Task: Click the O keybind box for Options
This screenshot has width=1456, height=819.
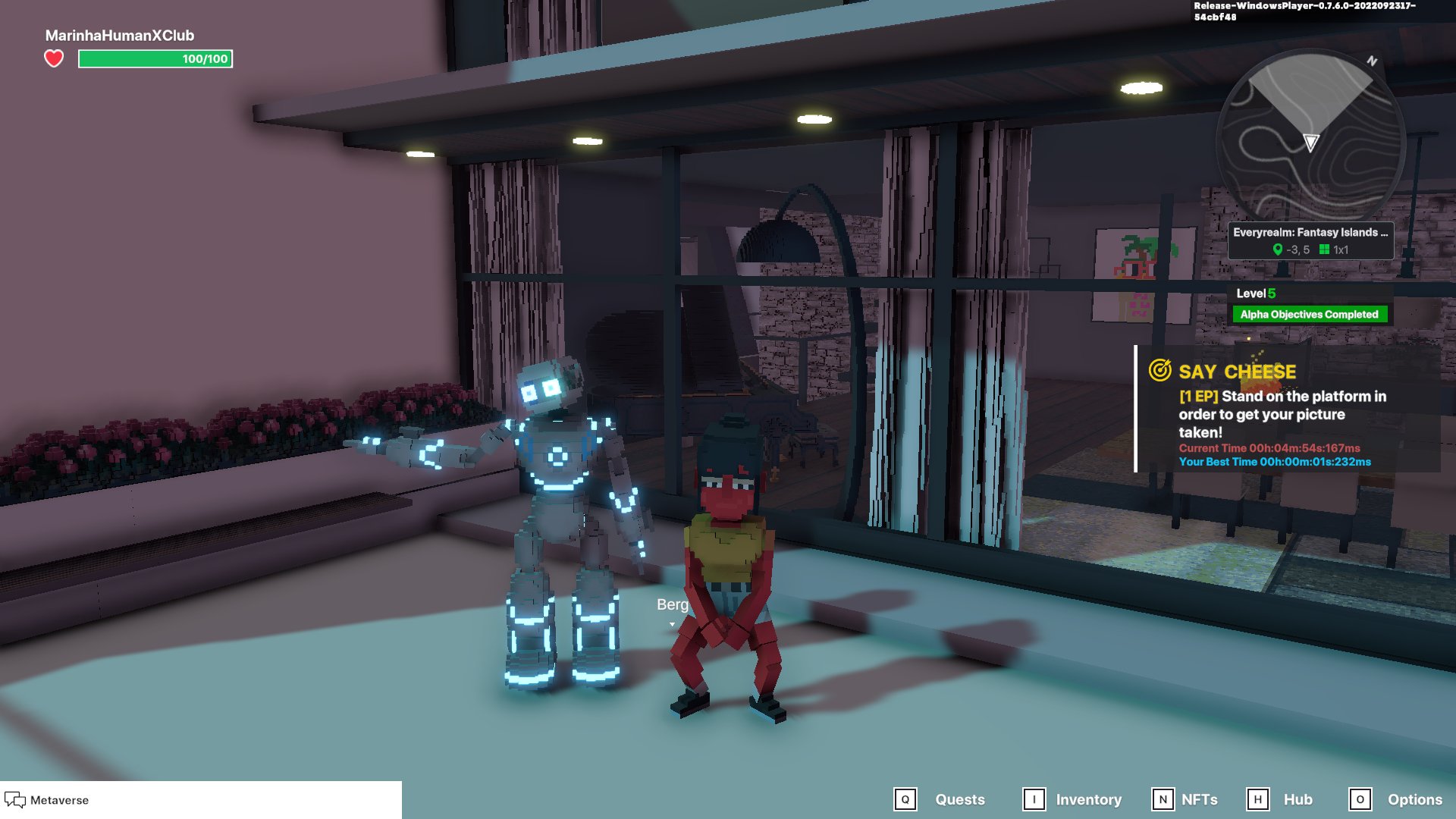Action: [1361, 799]
